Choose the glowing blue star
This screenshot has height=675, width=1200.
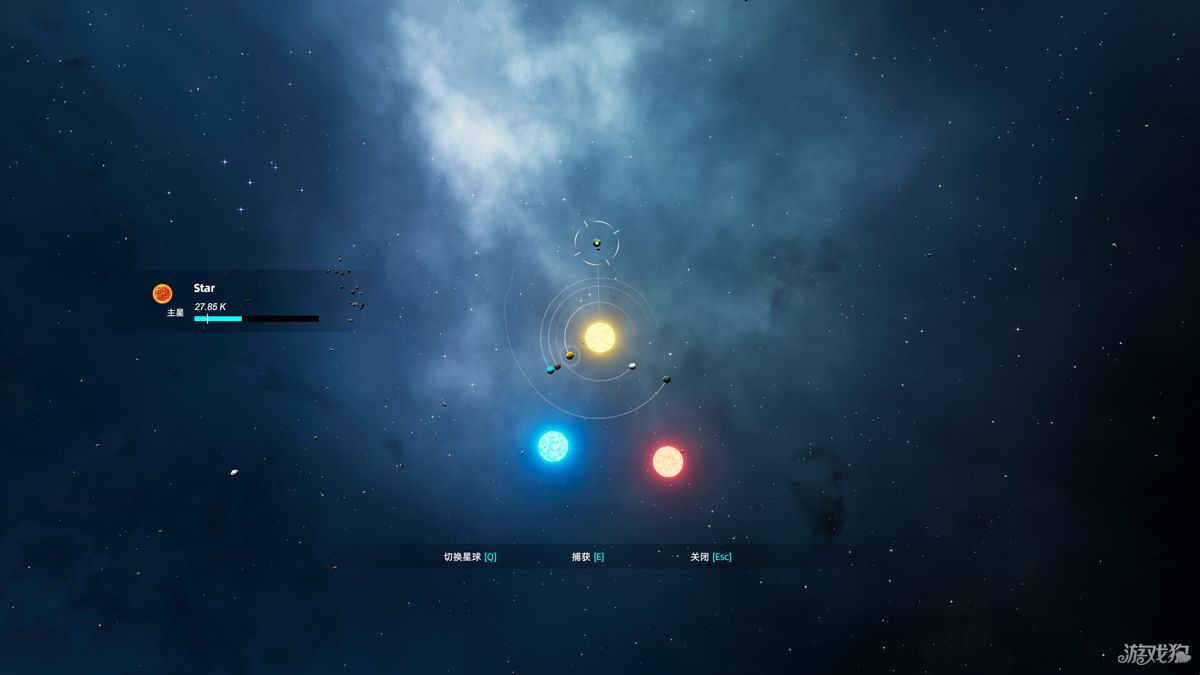553,446
